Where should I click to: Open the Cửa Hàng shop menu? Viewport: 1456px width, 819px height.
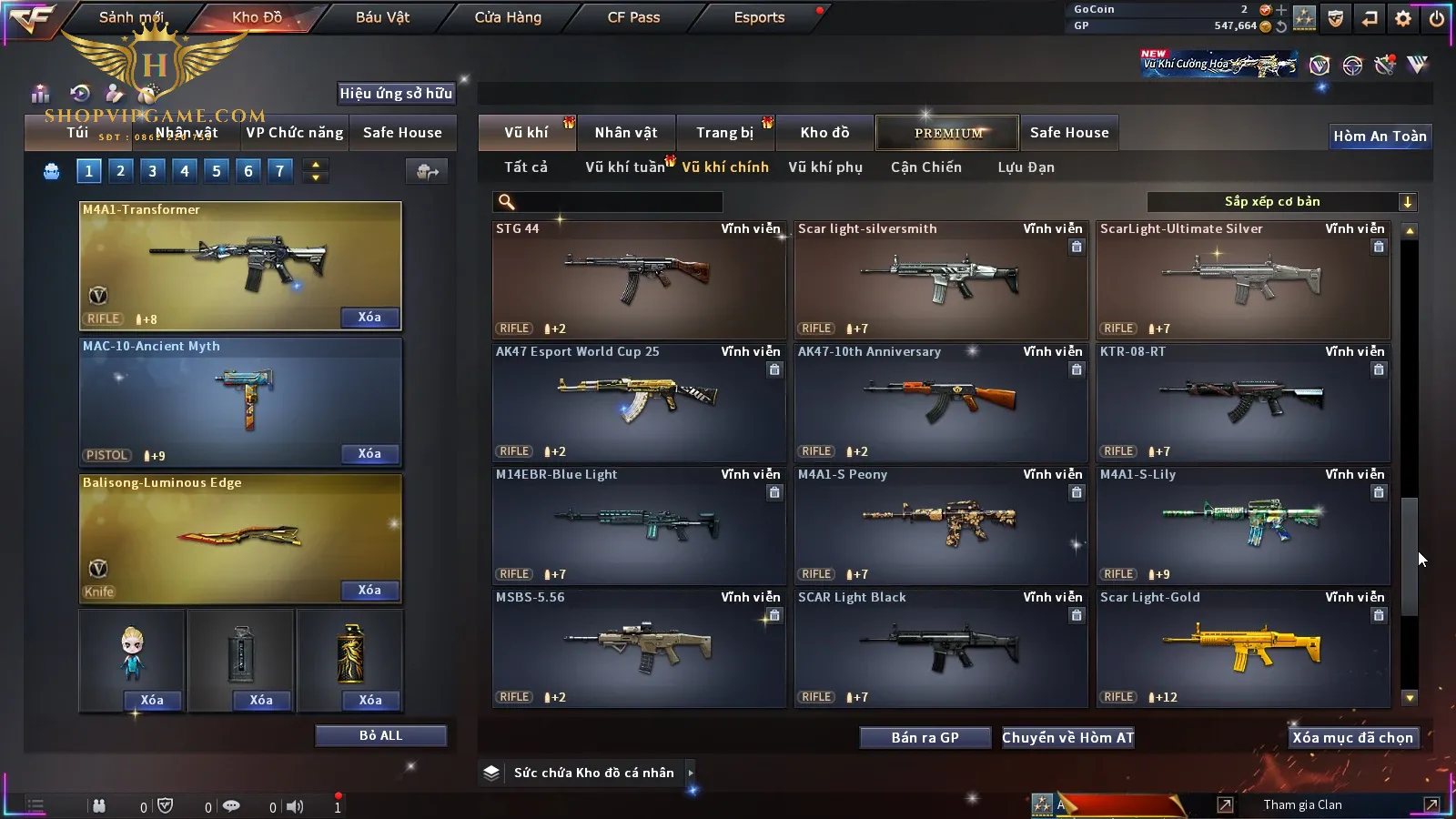508,17
